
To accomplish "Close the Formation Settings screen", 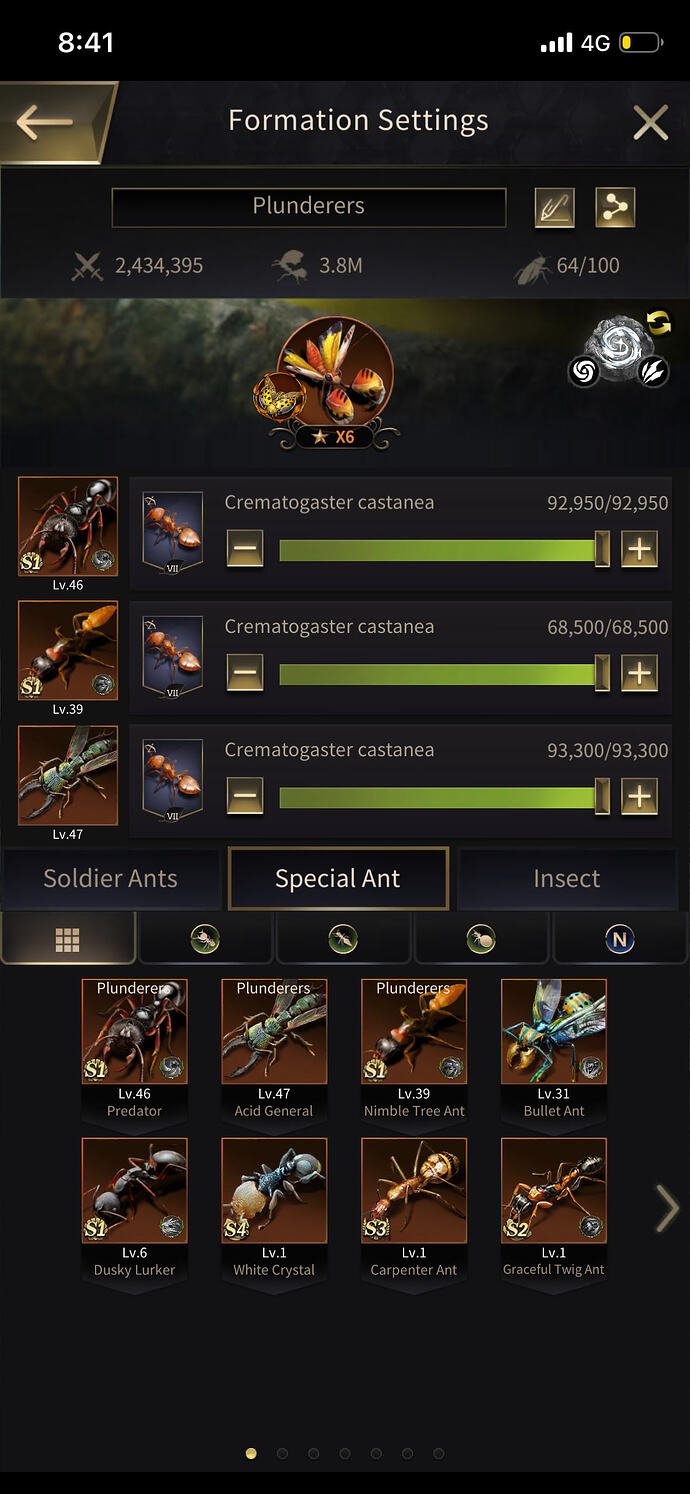I will tap(650, 123).
